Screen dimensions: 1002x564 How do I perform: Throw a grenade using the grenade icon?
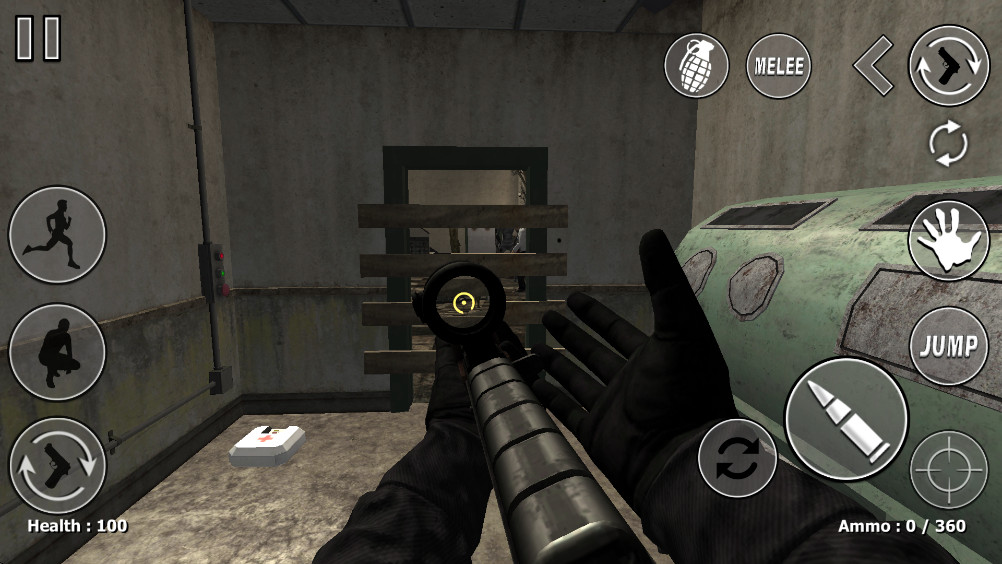pos(697,66)
